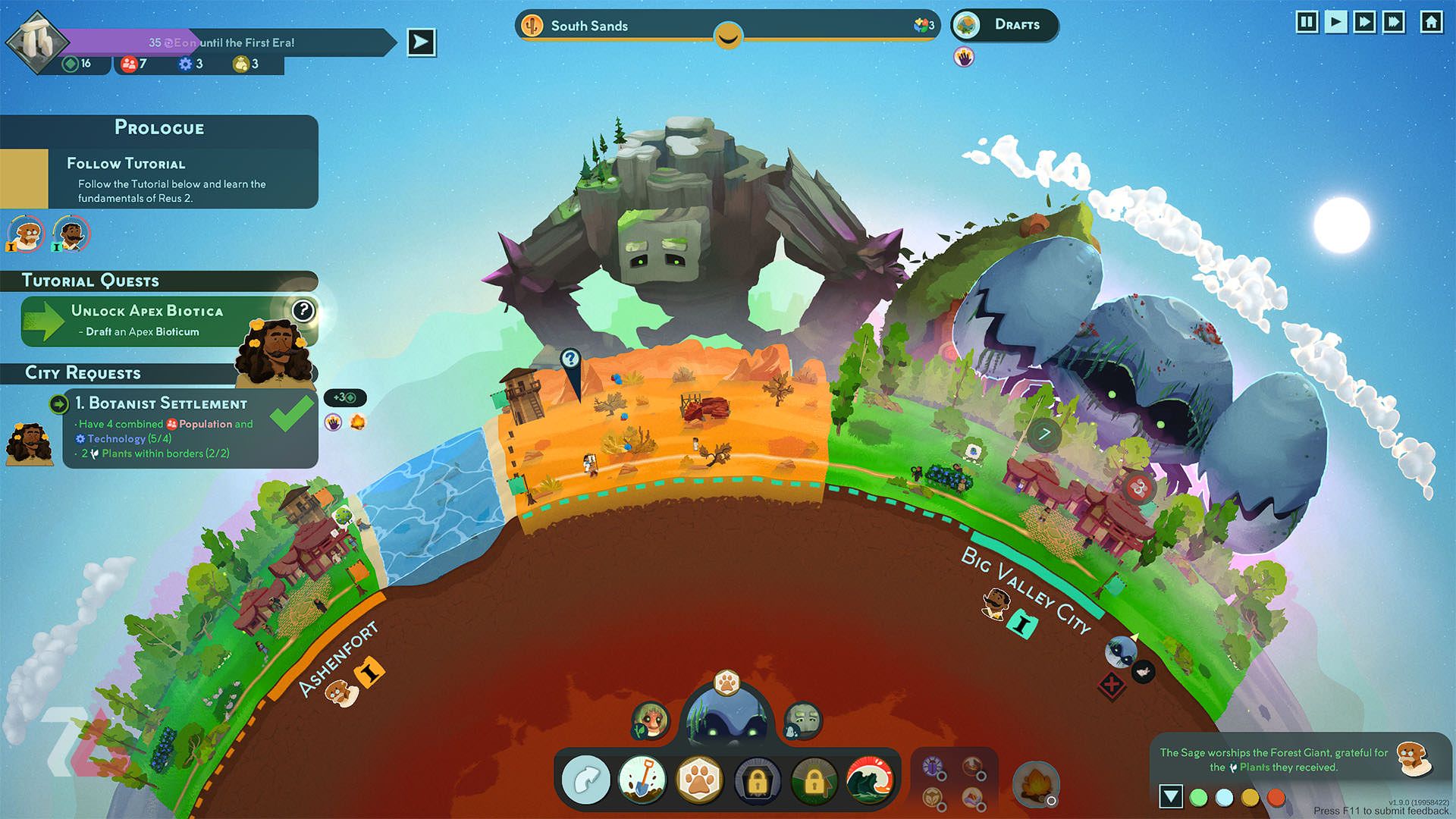1456x819 pixels.
Task: Select the South Sands biome bar
Action: pos(726,26)
